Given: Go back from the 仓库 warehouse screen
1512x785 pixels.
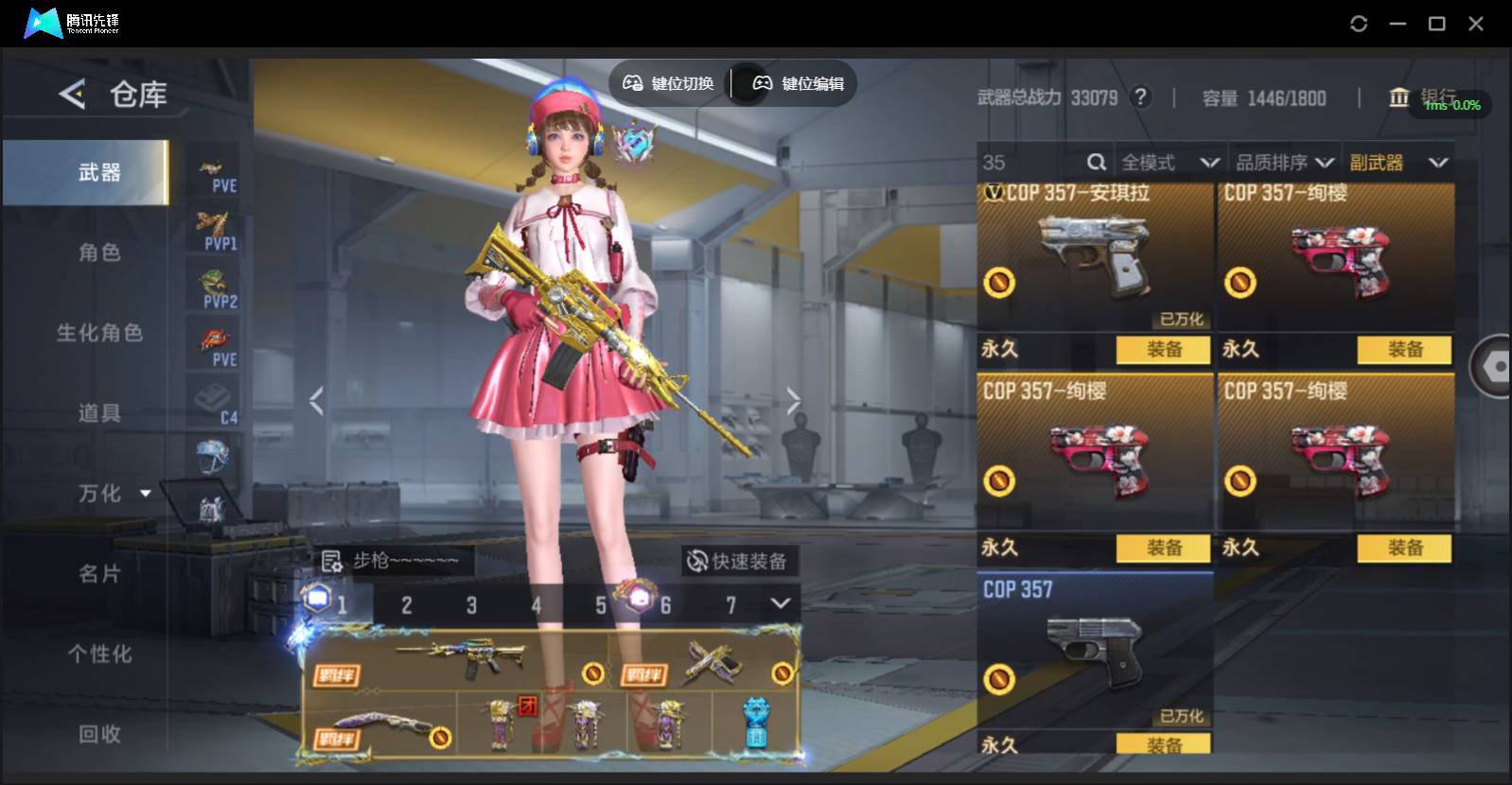Looking at the screenshot, I should [x=72, y=94].
